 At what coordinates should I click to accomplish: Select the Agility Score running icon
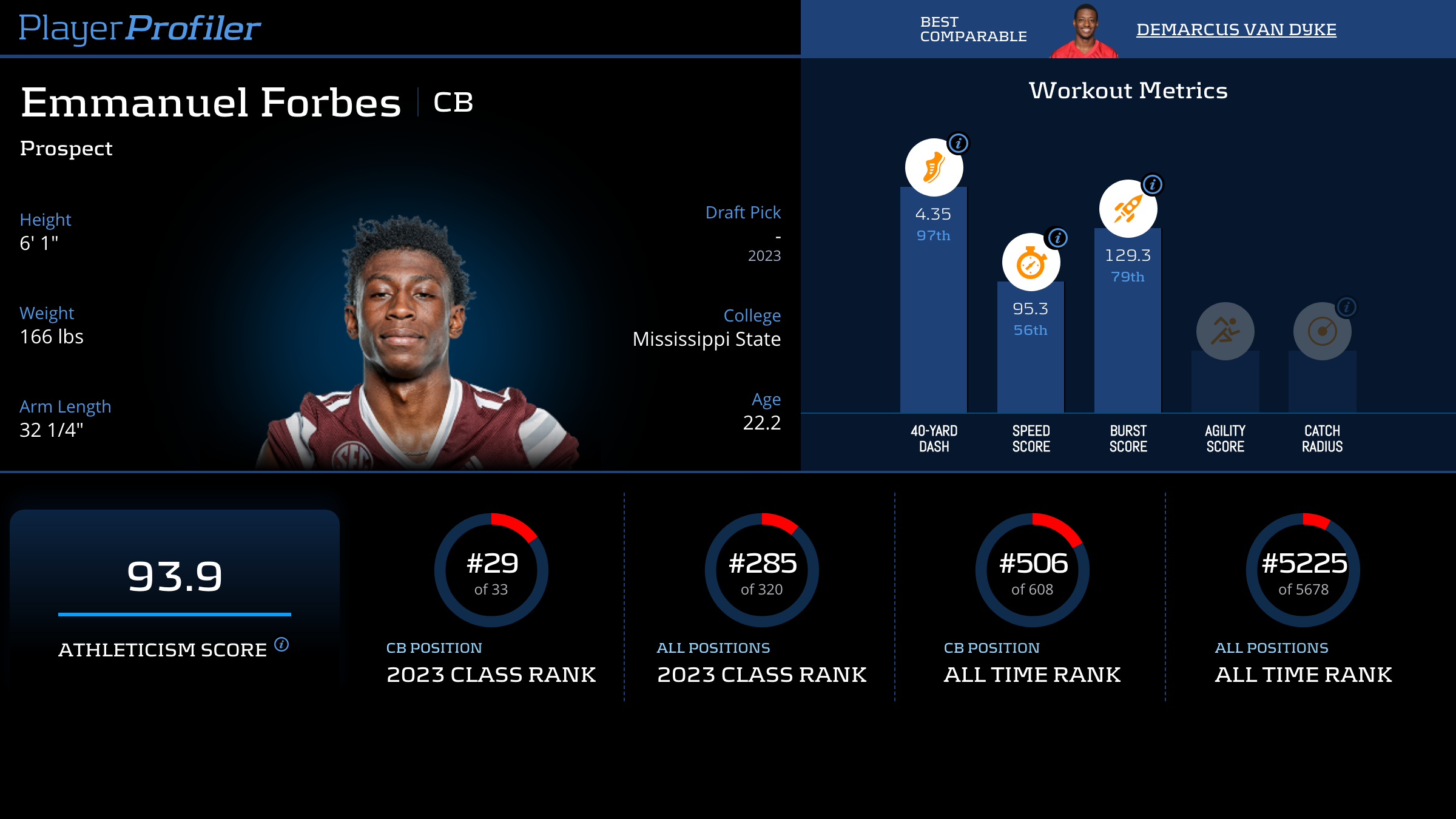click(x=1225, y=331)
